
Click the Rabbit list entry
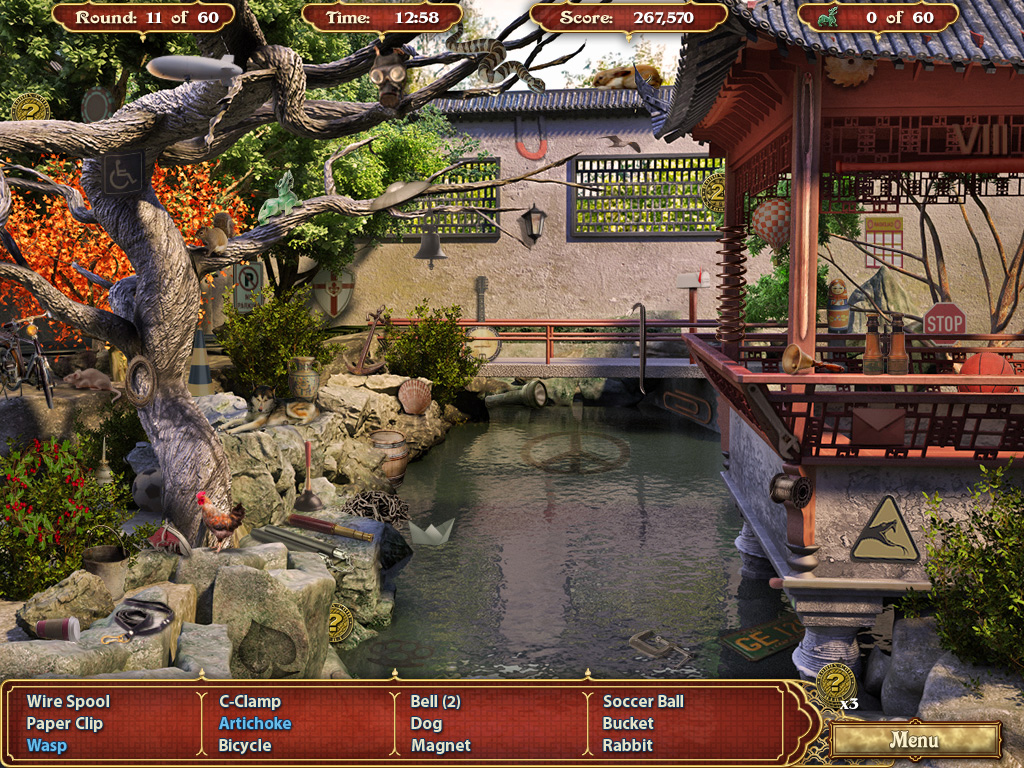[627, 746]
